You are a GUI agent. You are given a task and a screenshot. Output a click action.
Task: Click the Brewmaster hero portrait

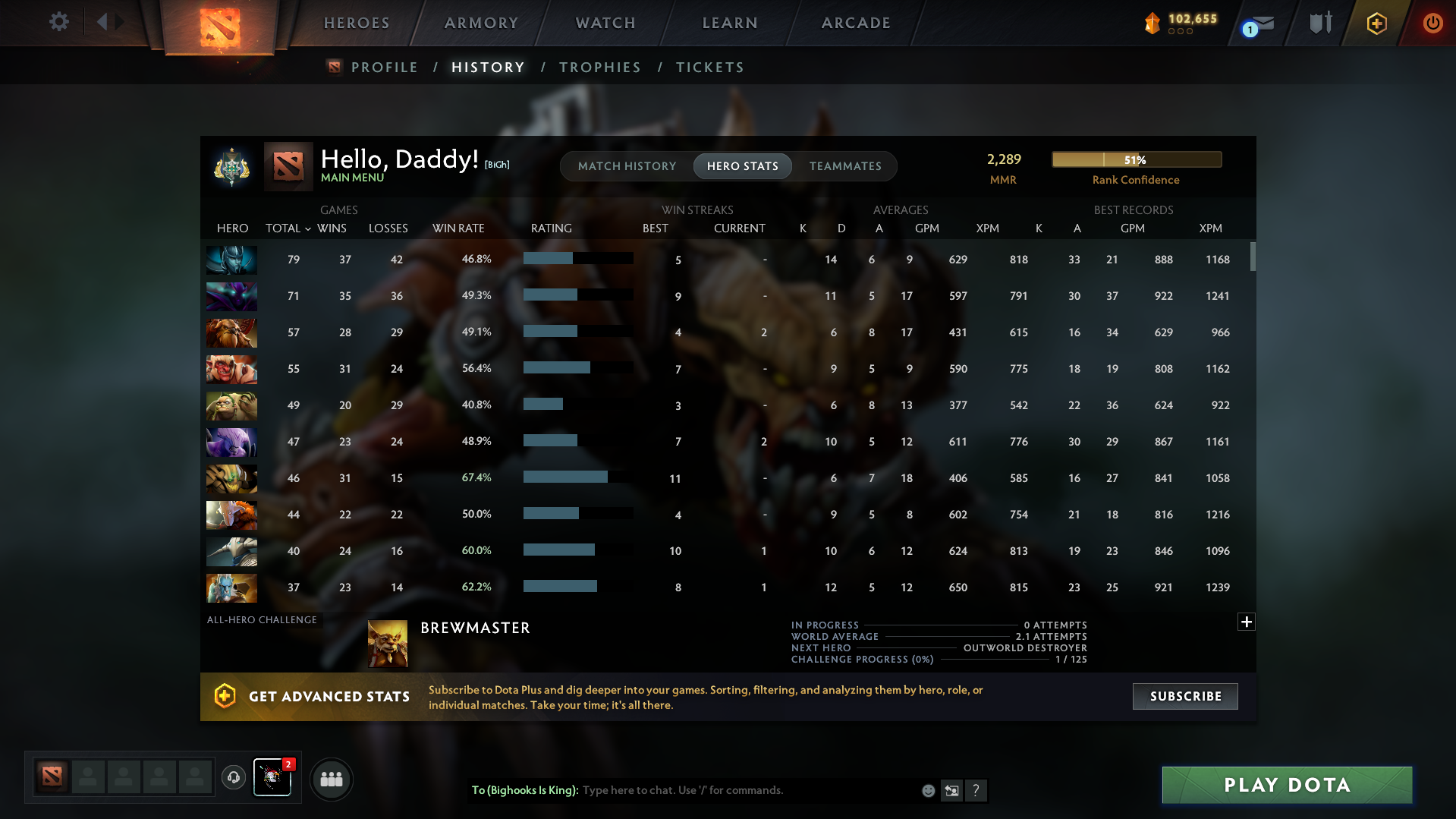click(387, 642)
